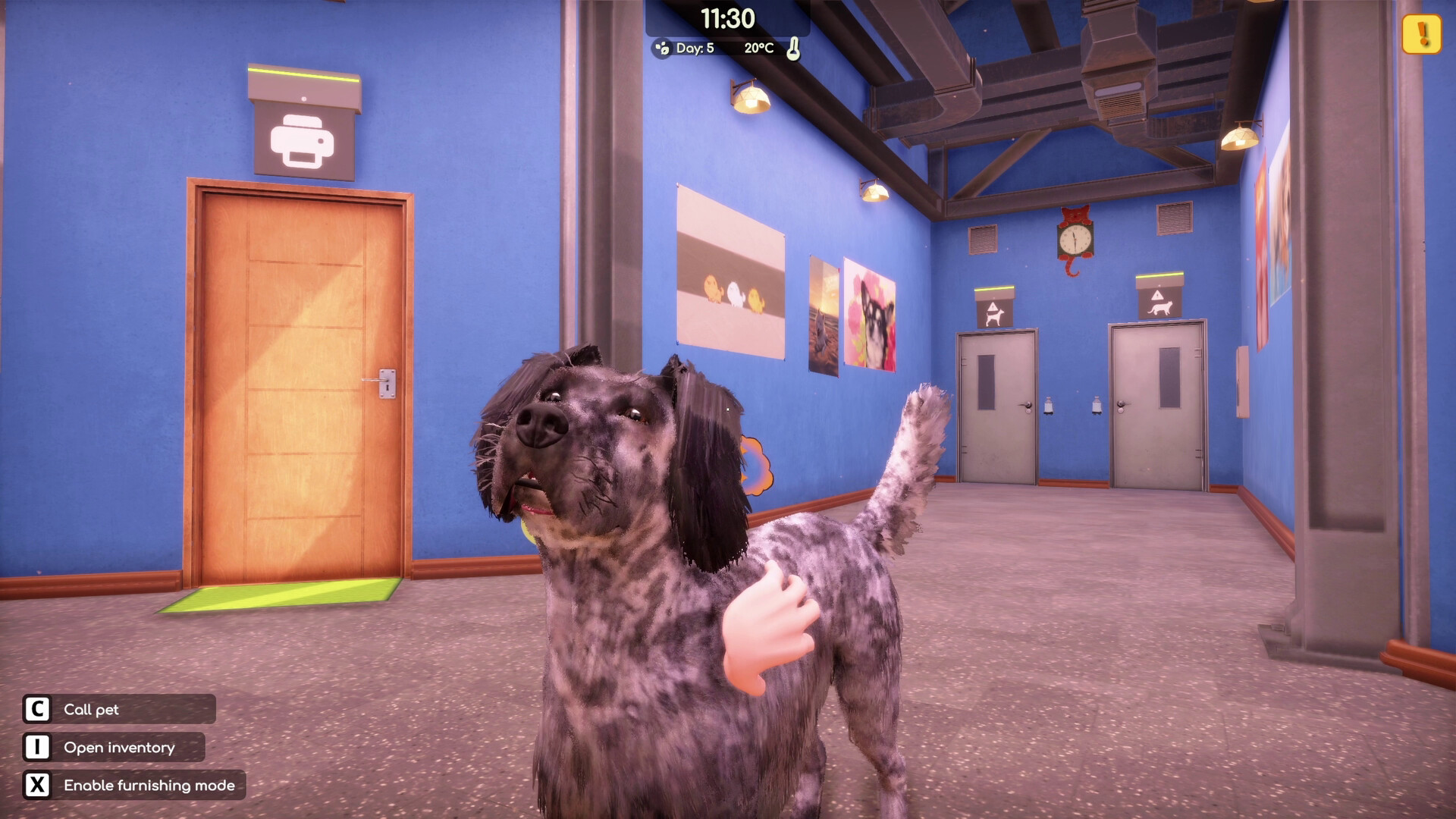Select the Open inventory prompt entry
The image size is (1456, 819).
pos(119,748)
